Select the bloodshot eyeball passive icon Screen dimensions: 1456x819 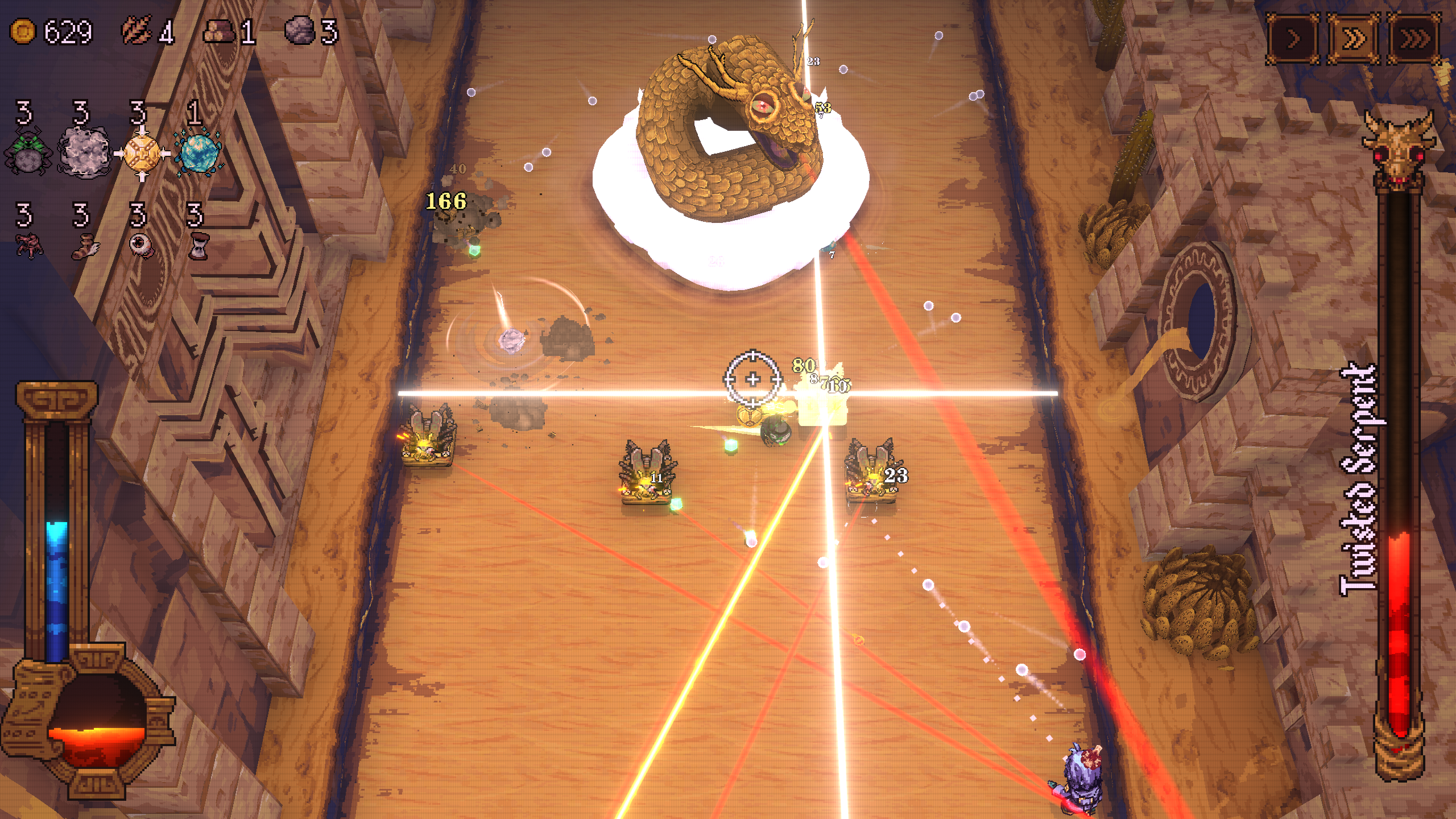(140, 245)
